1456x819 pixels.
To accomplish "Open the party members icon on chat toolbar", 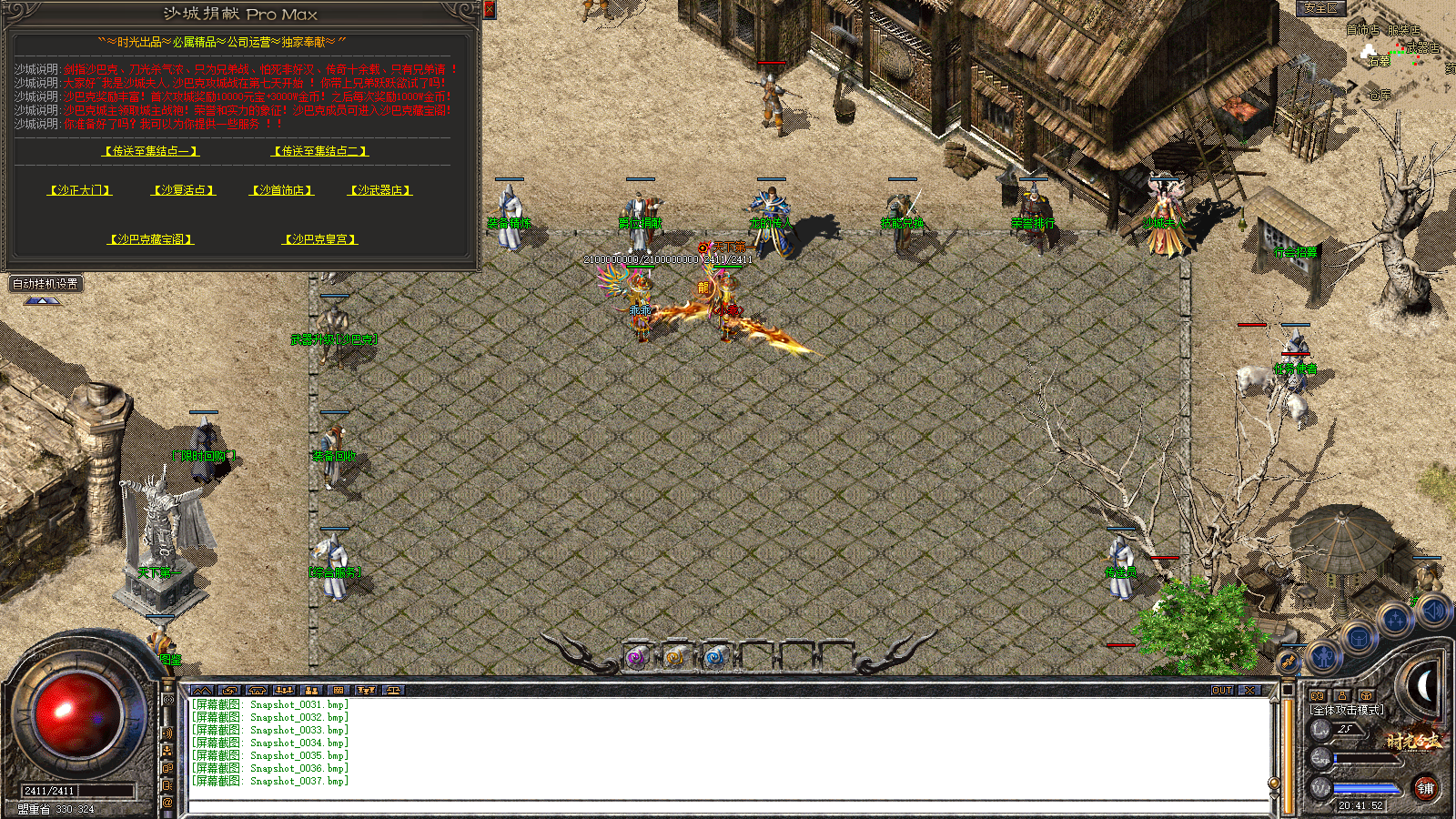I will click(284, 691).
